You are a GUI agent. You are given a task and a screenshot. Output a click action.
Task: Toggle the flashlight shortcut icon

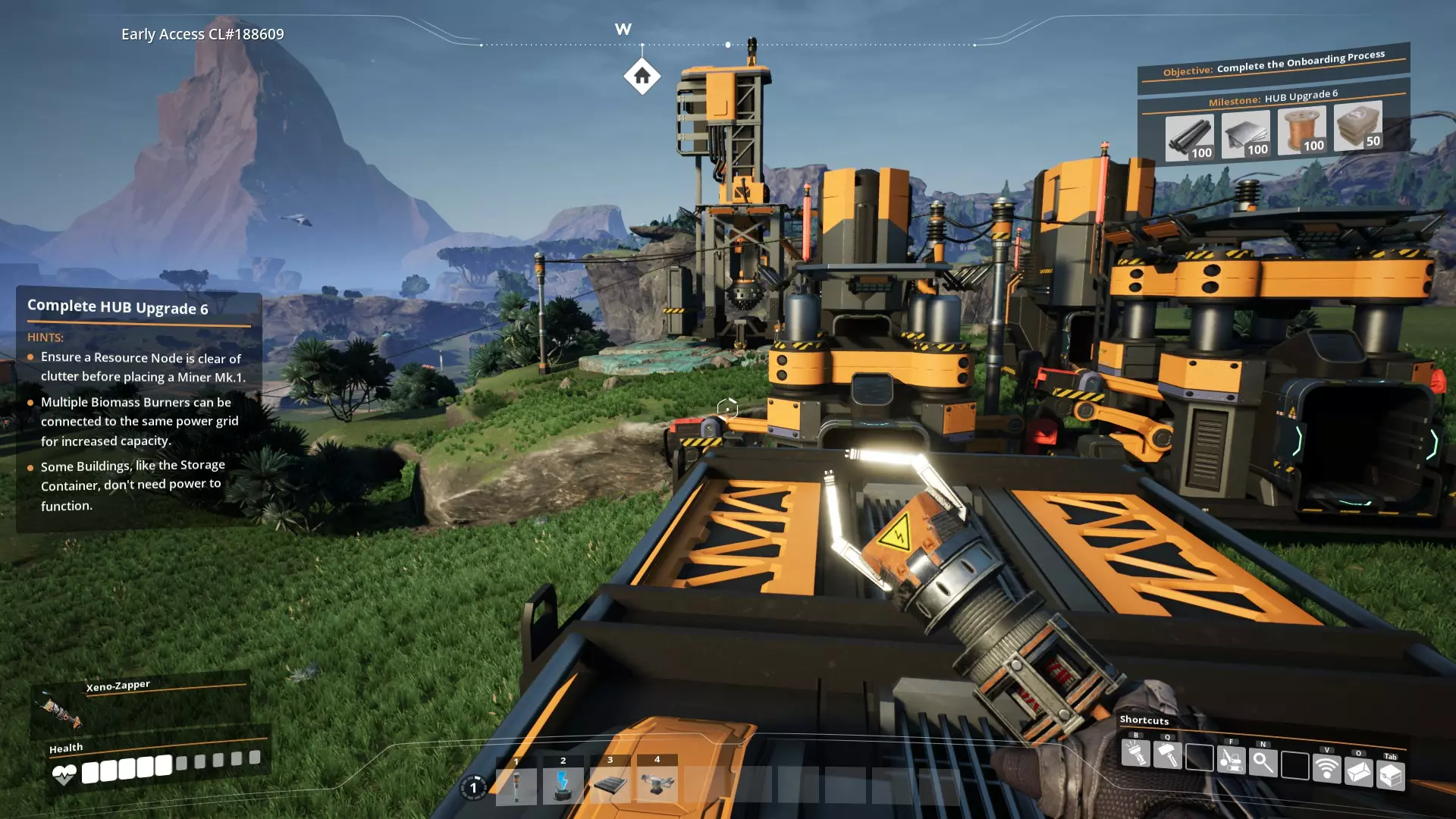click(x=1135, y=754)
